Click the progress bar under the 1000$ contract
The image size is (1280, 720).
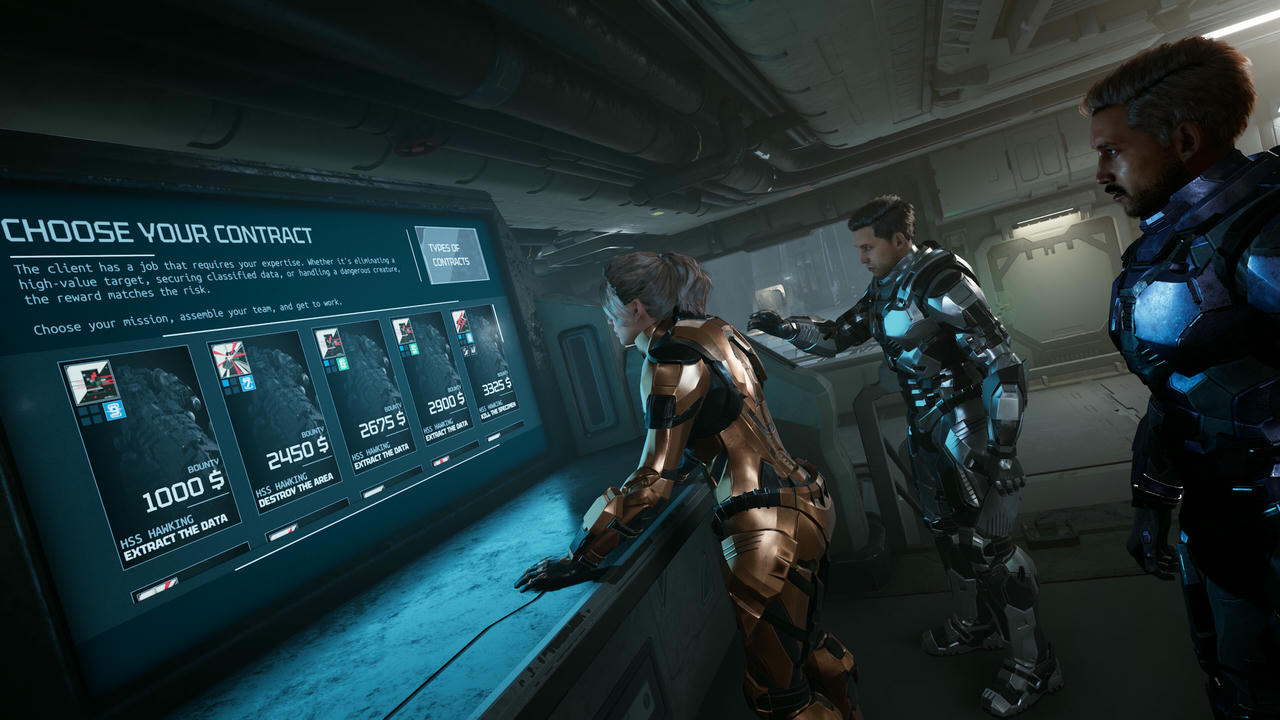(157, 588)
